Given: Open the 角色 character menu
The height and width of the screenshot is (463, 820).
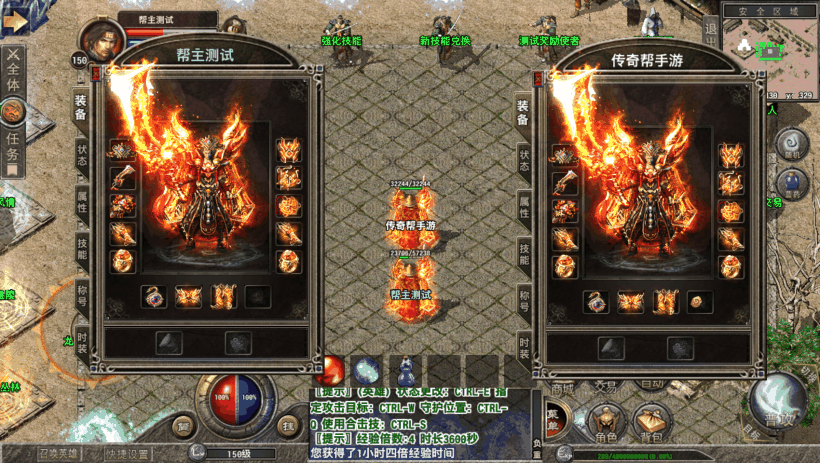Looking at the screenshot, I should (x=605, y=425).
